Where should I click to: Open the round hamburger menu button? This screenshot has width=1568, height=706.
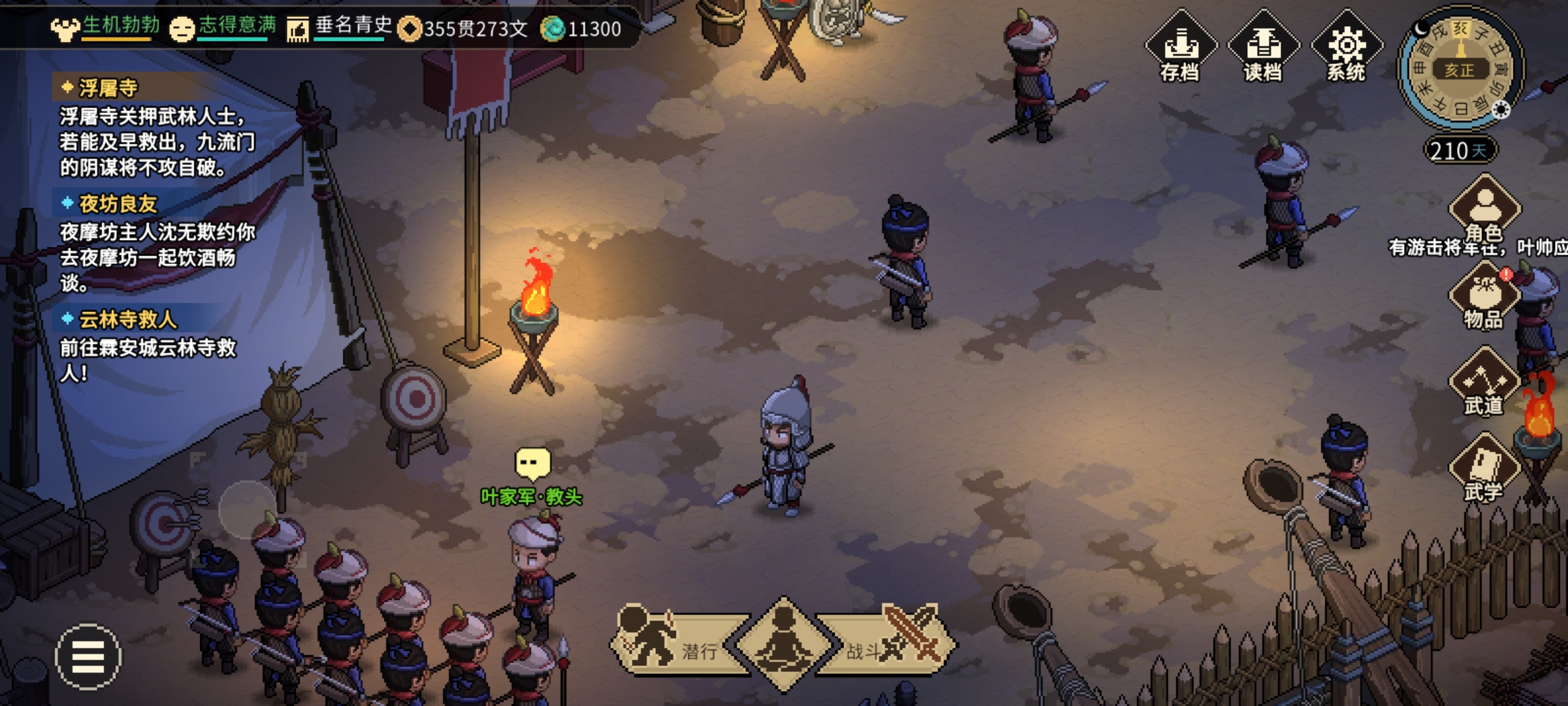point(88,656)
